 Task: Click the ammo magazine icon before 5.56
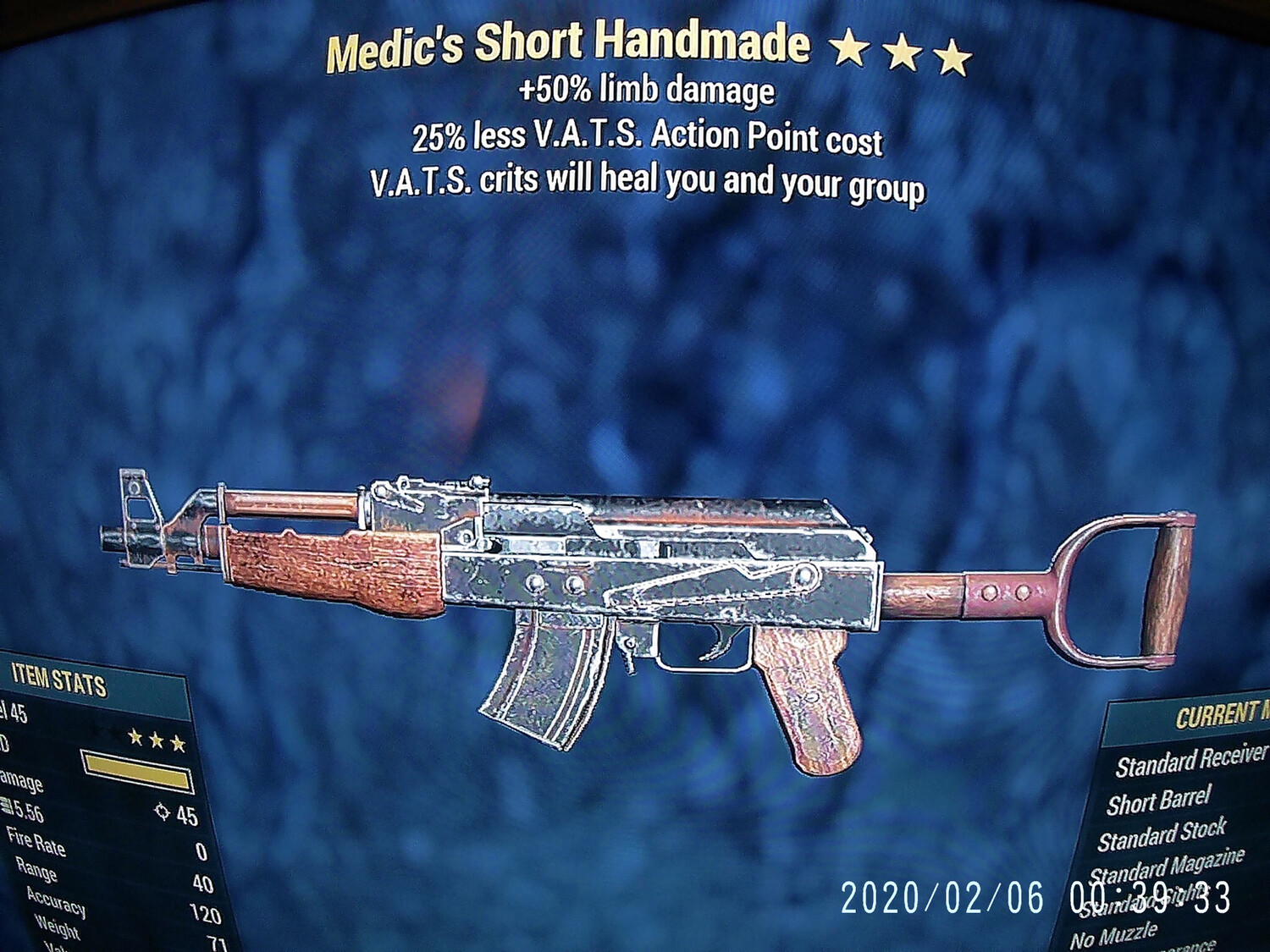7,804
